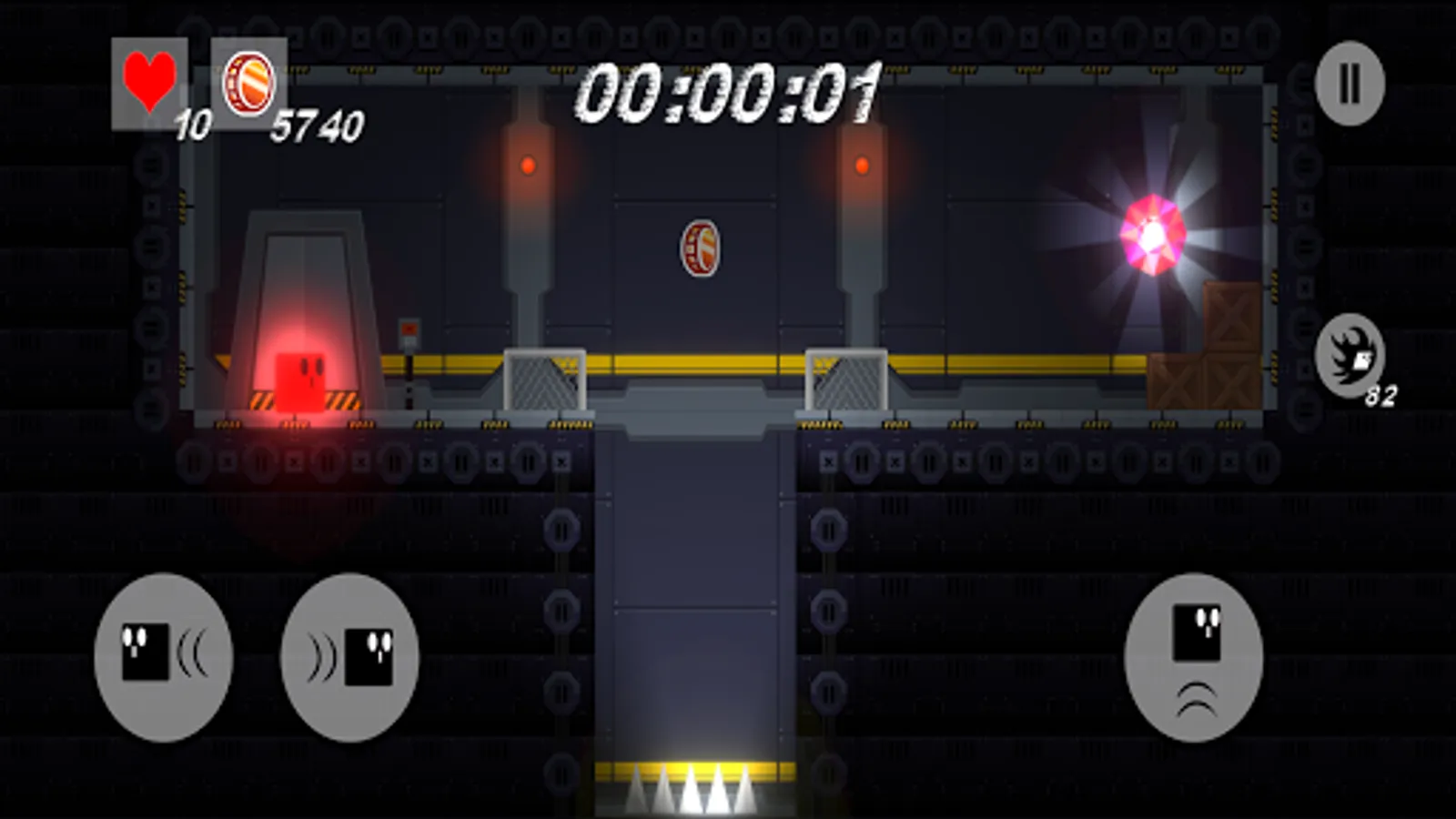Tap the left metal gate on the platform
Image resolution: width=1456 pixels, height=819 pixels.
coord(543,378)
